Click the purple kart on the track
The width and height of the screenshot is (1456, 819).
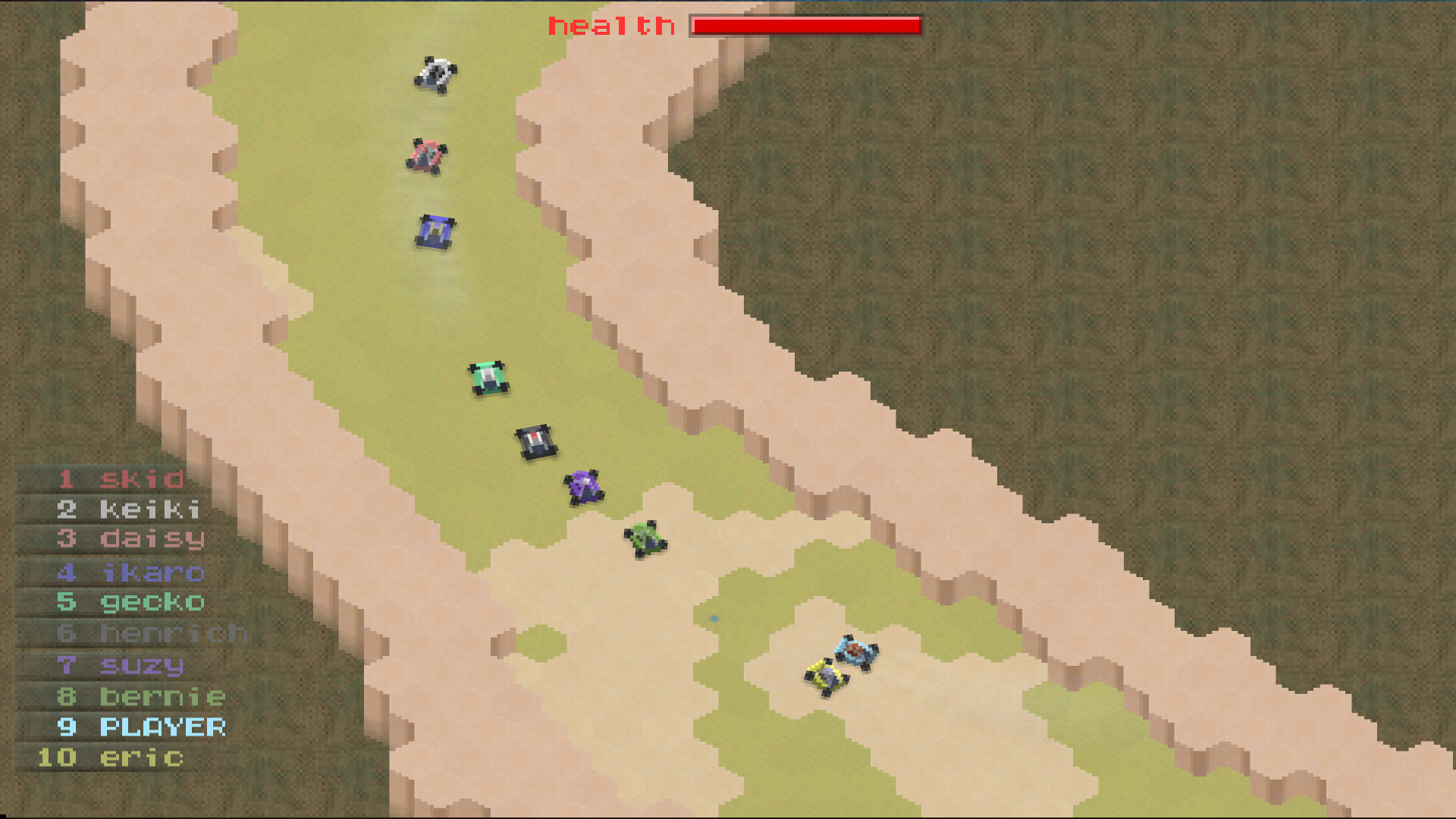coord(584,489)
